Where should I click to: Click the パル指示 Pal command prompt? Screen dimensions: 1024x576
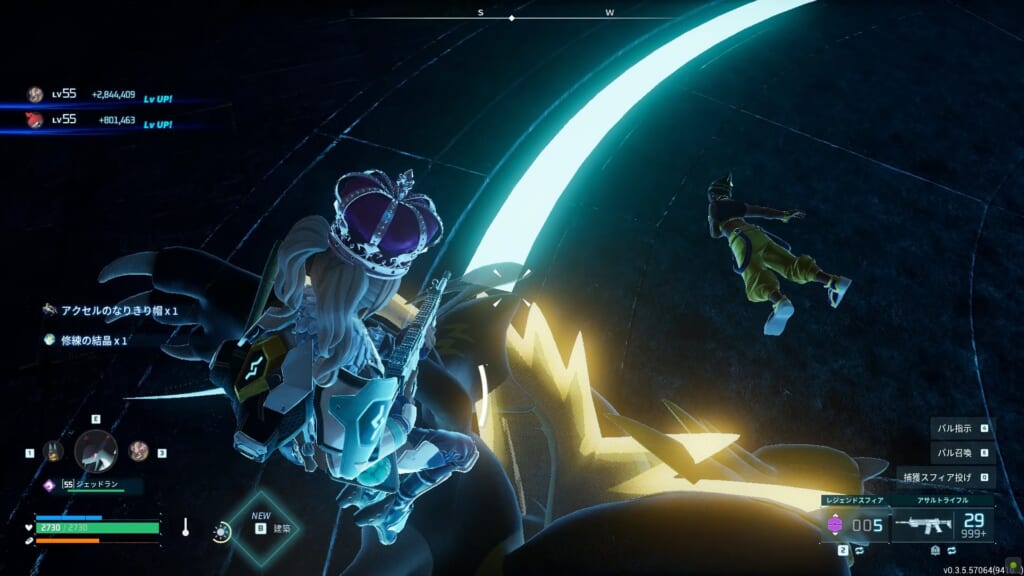coord(962,428)
